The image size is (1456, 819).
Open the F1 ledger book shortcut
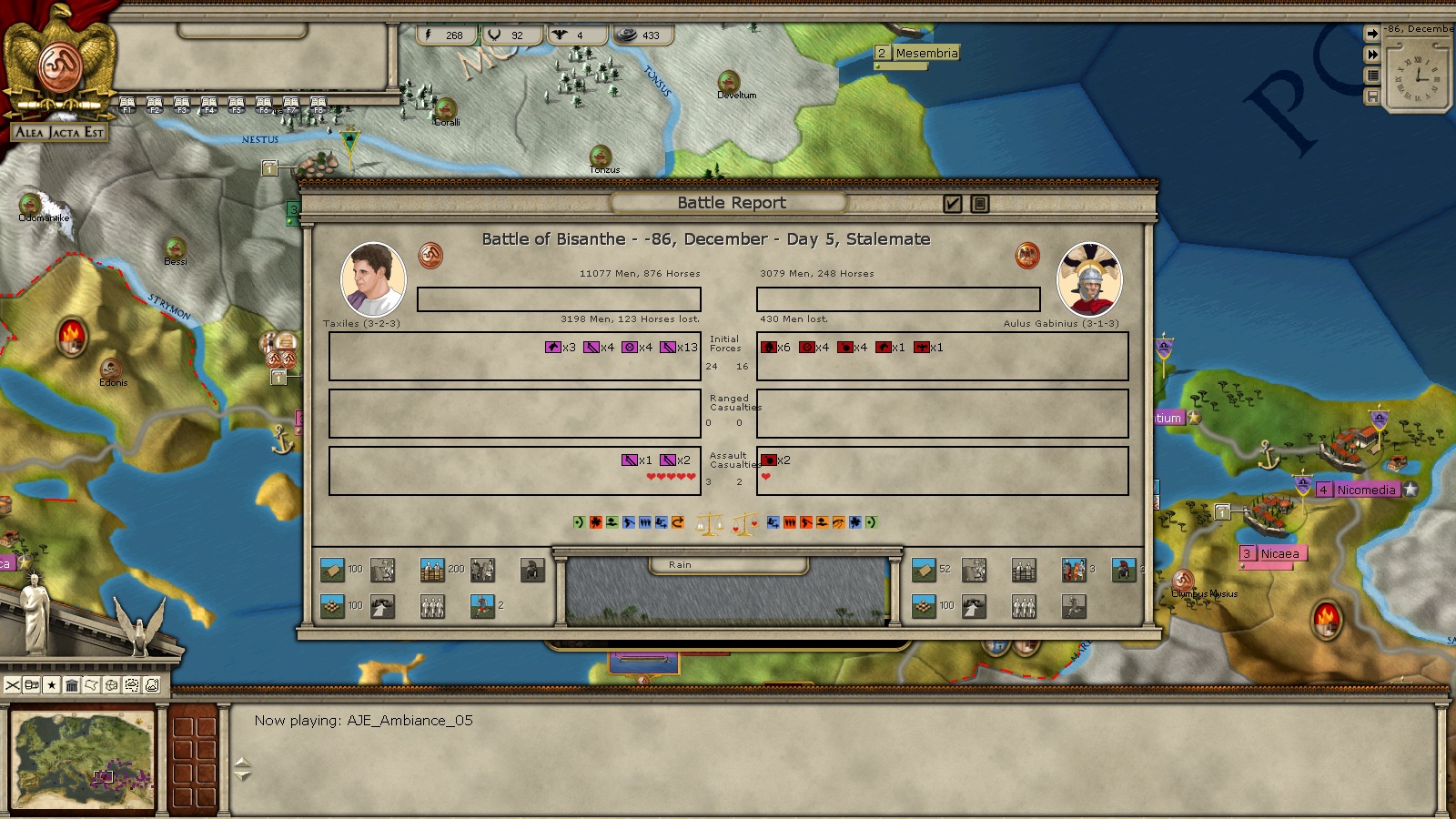point(127,105)
